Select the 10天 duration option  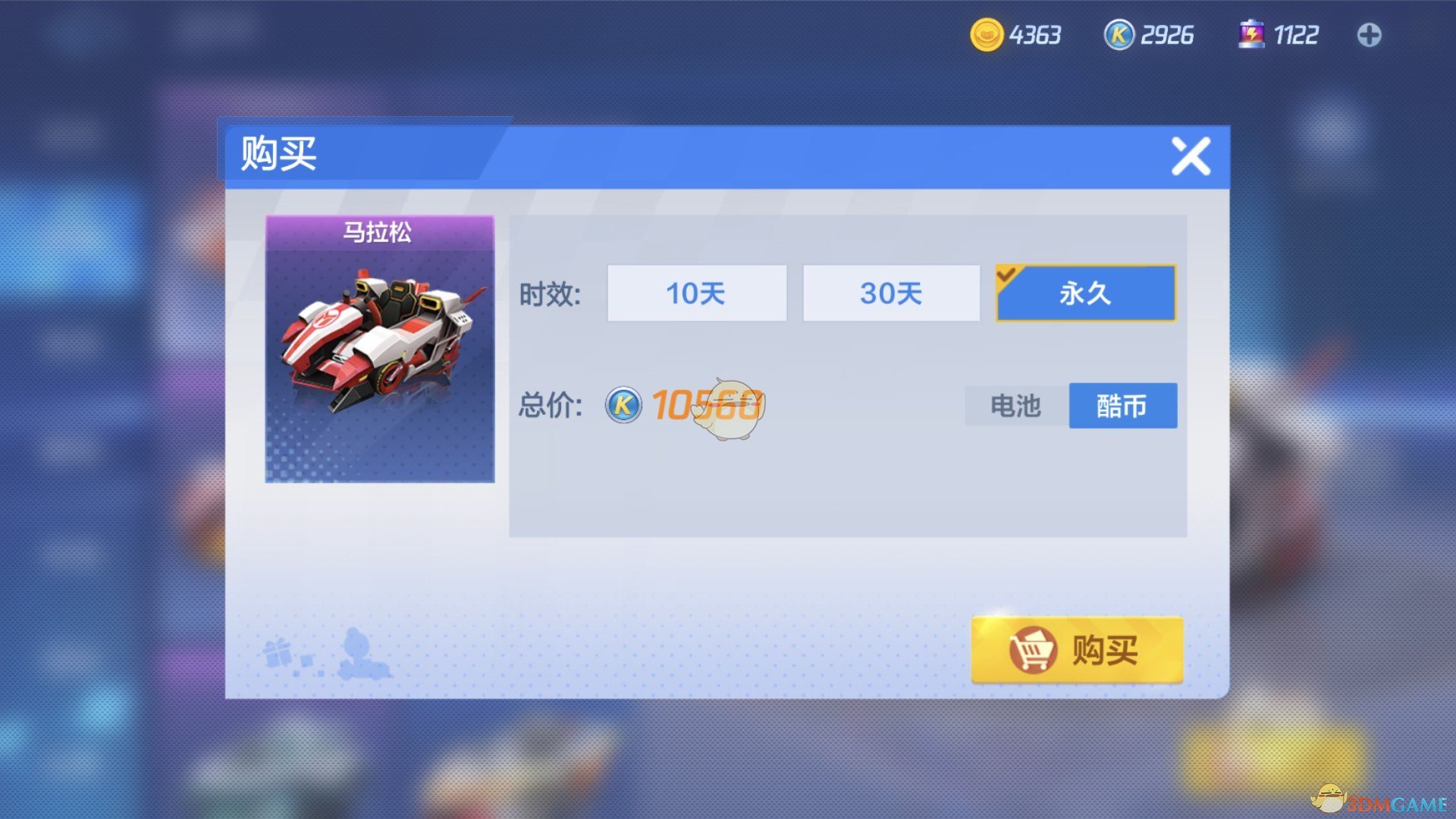point(696,293)
